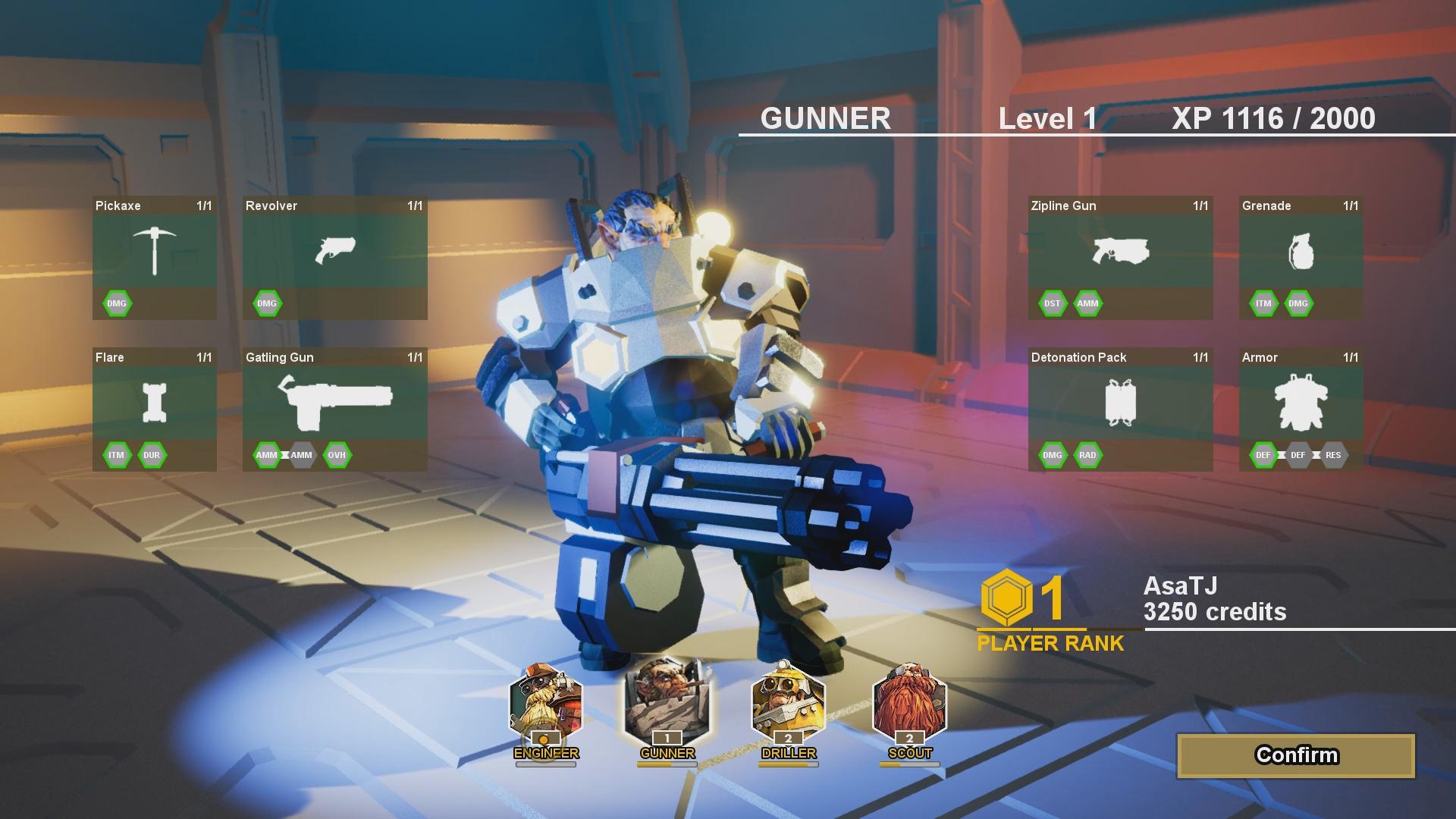Select the Armor equipment slot
Image resolution: width=1456 pixels, height=819 pixels.
[x=1301, y=403]
